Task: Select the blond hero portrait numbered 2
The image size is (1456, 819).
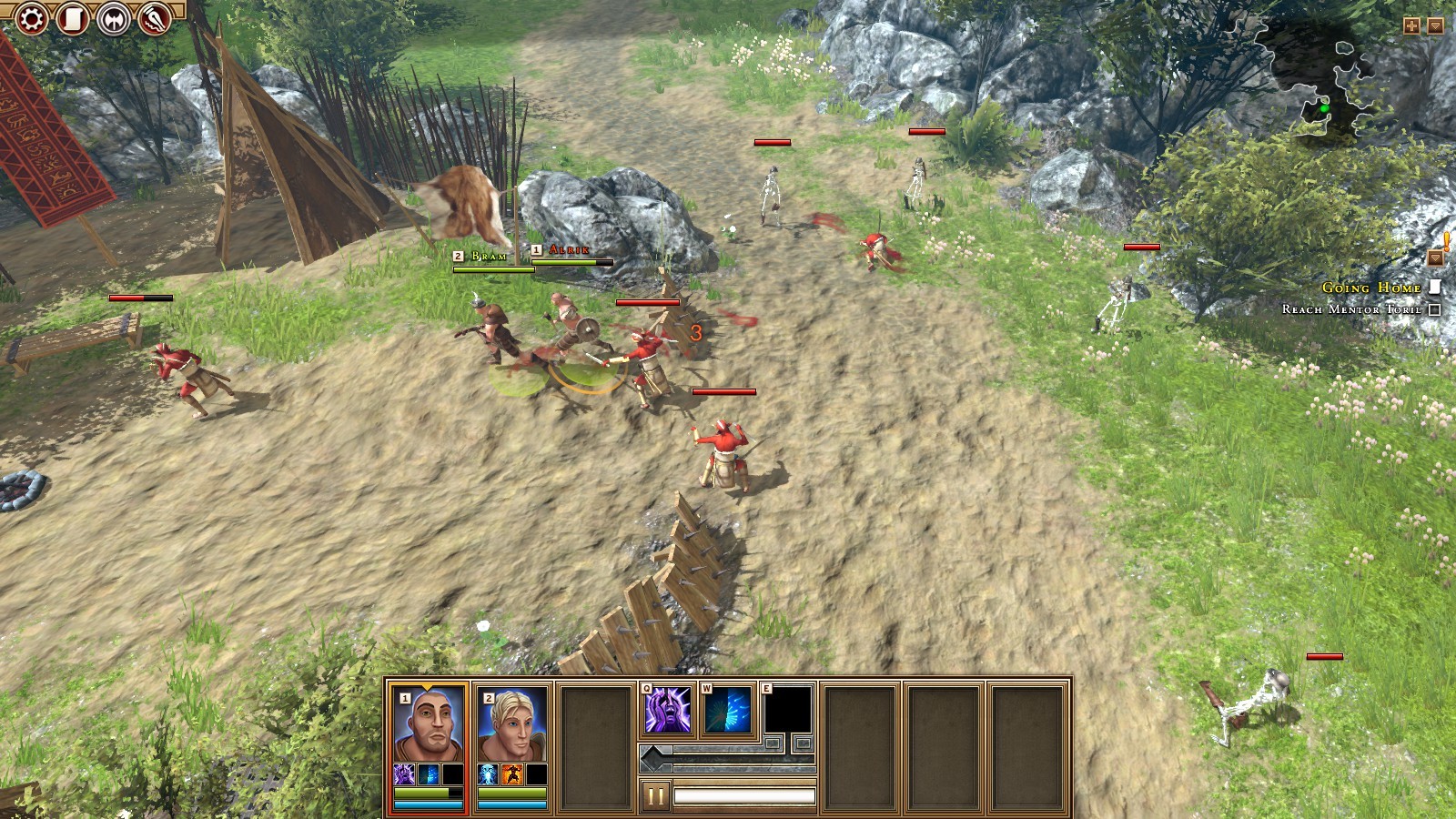Action: [x=511, y=725]
